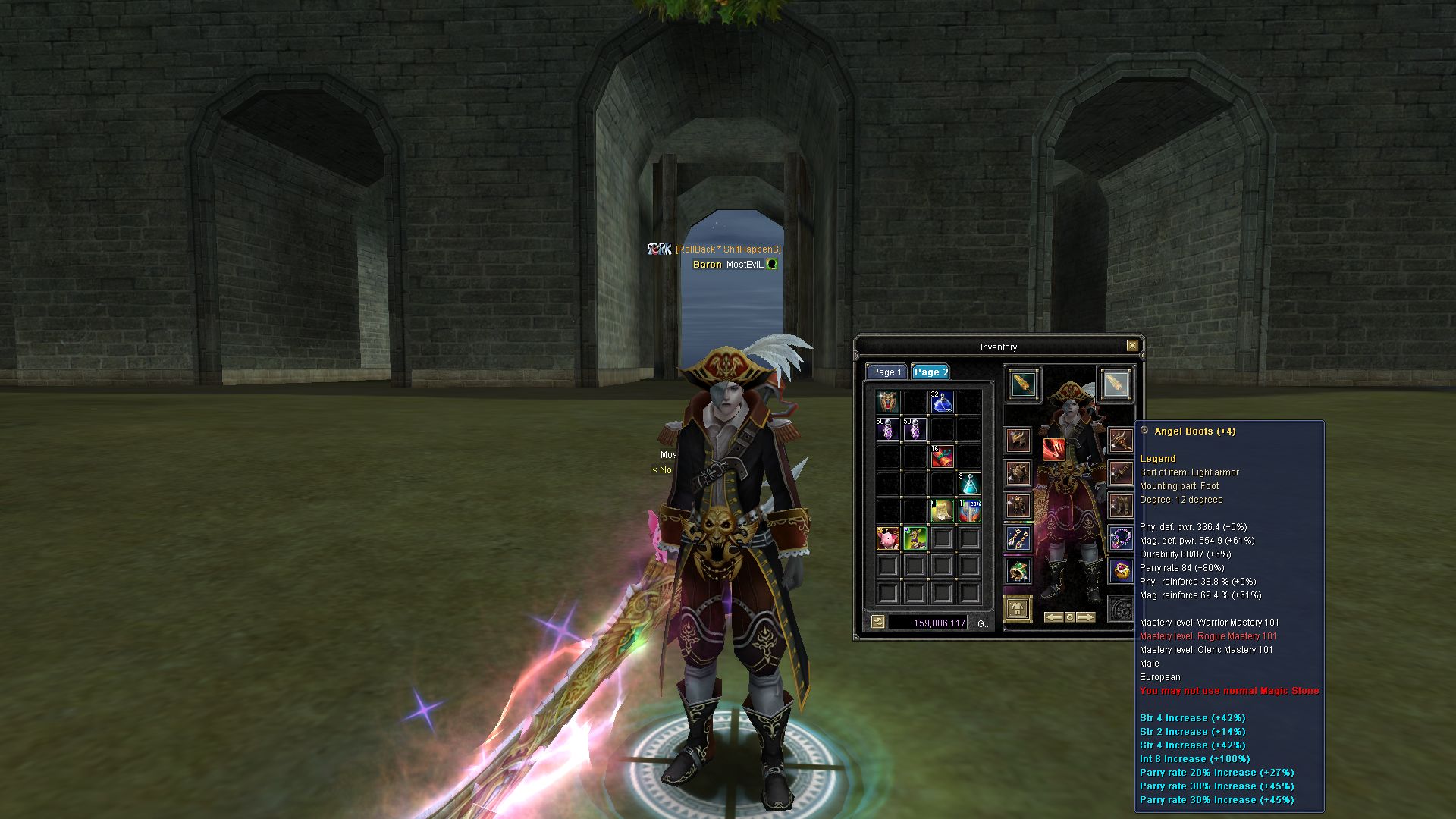Pick the teal flask stack of 3
Viewport: 1456px width, 819px height.
click(969, 484)
